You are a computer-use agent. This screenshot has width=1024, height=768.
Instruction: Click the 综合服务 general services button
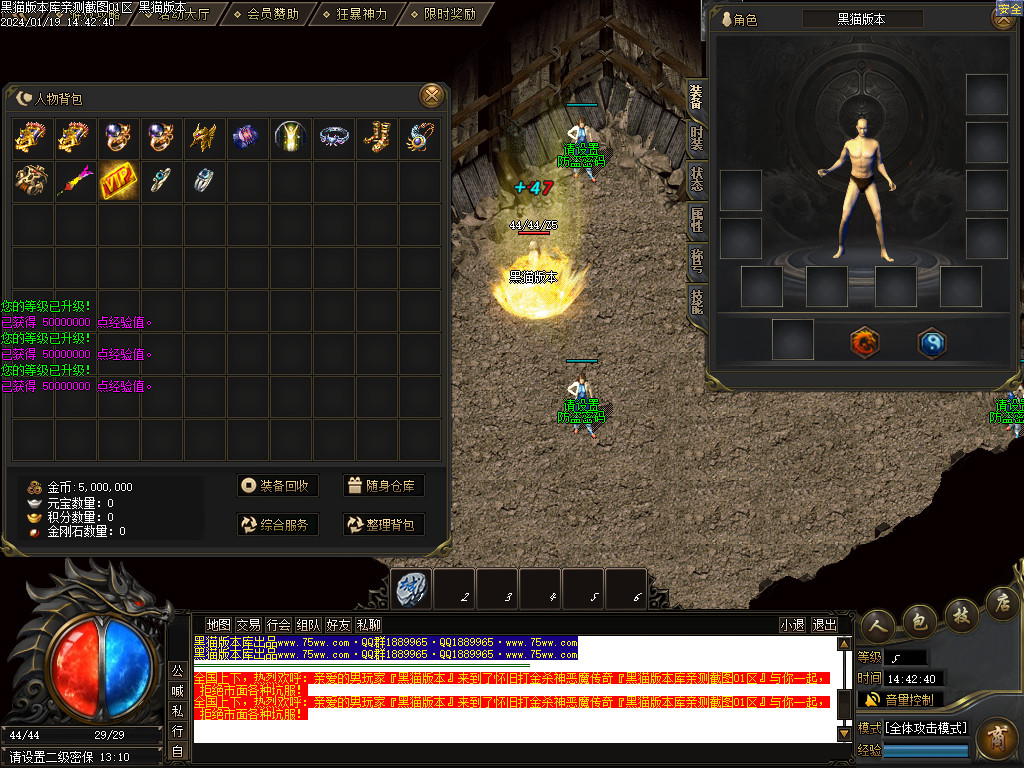(277, 524)
